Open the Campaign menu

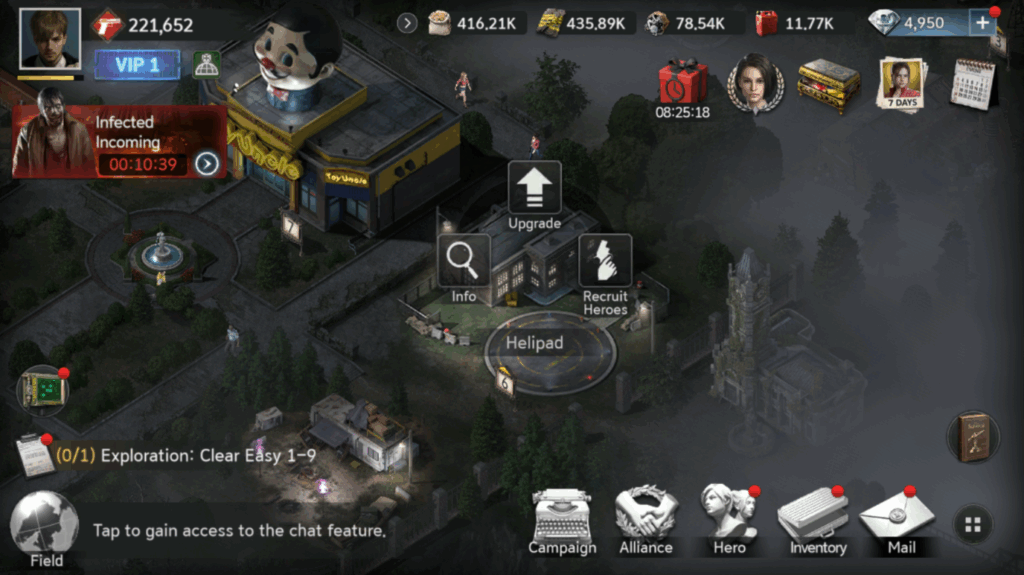point(562,520)
